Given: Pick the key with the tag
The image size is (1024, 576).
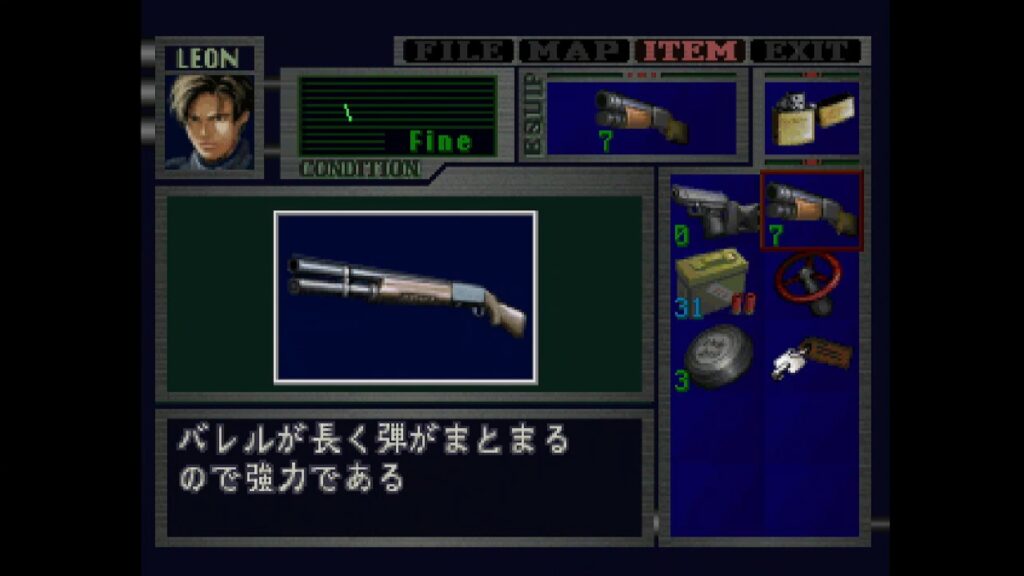Looking at the screenshot, I should tap(811, 357).
